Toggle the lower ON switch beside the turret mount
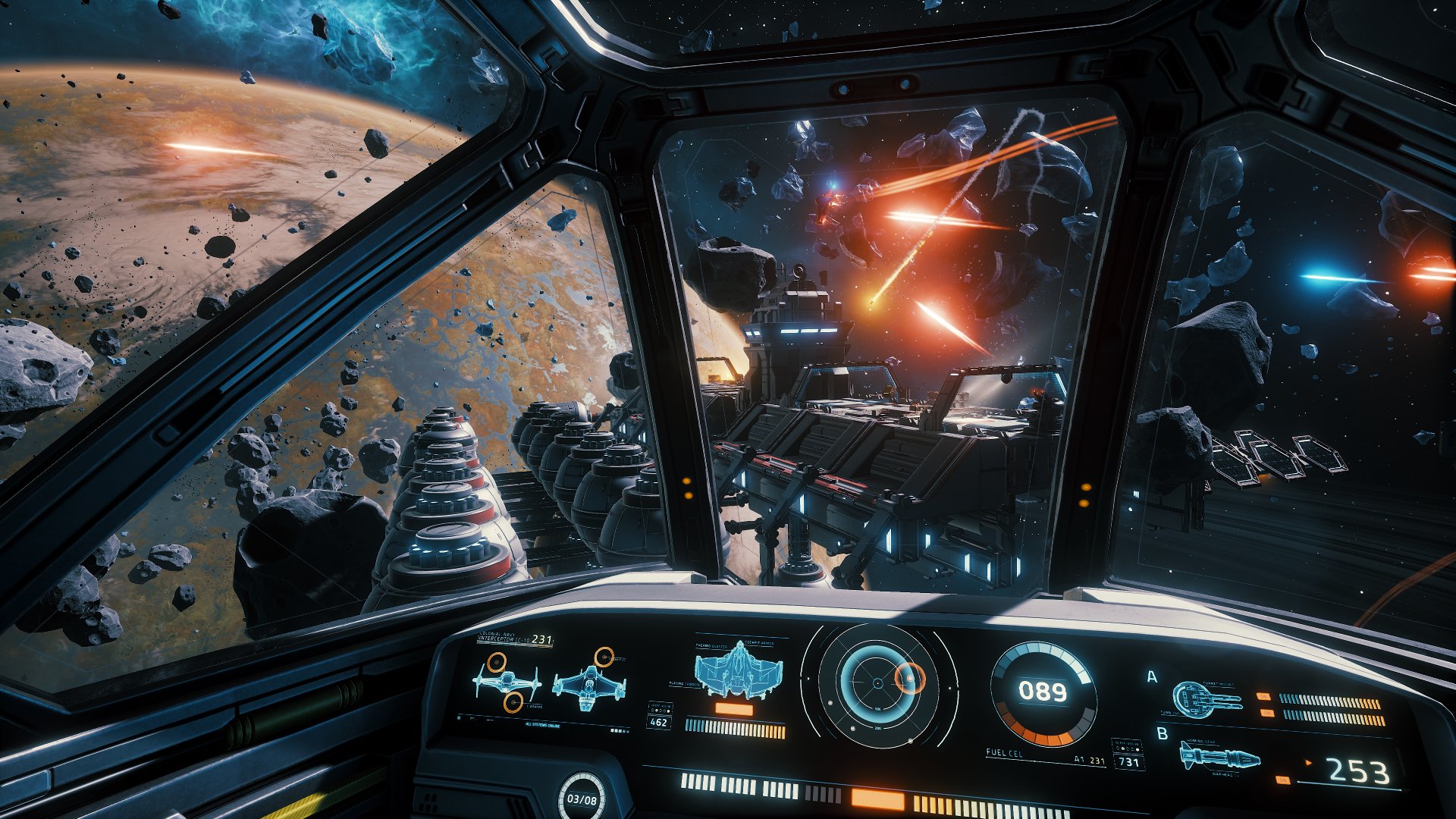The image size is (1456, 819). (x=1266, y=713)
